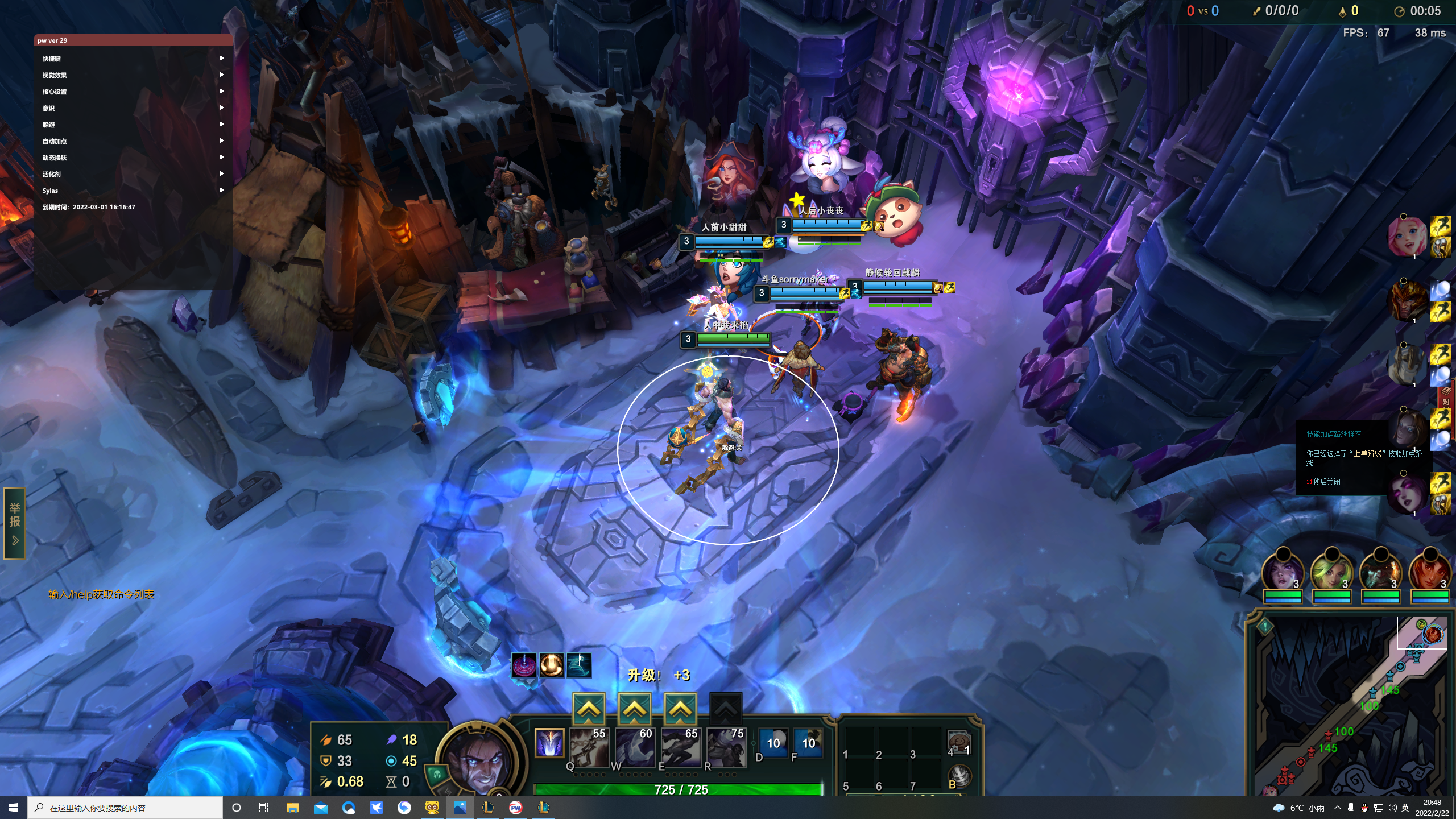The image size is (1456, 819).
Task: Open the minimap ping alert button
Action: point(1265,626)
